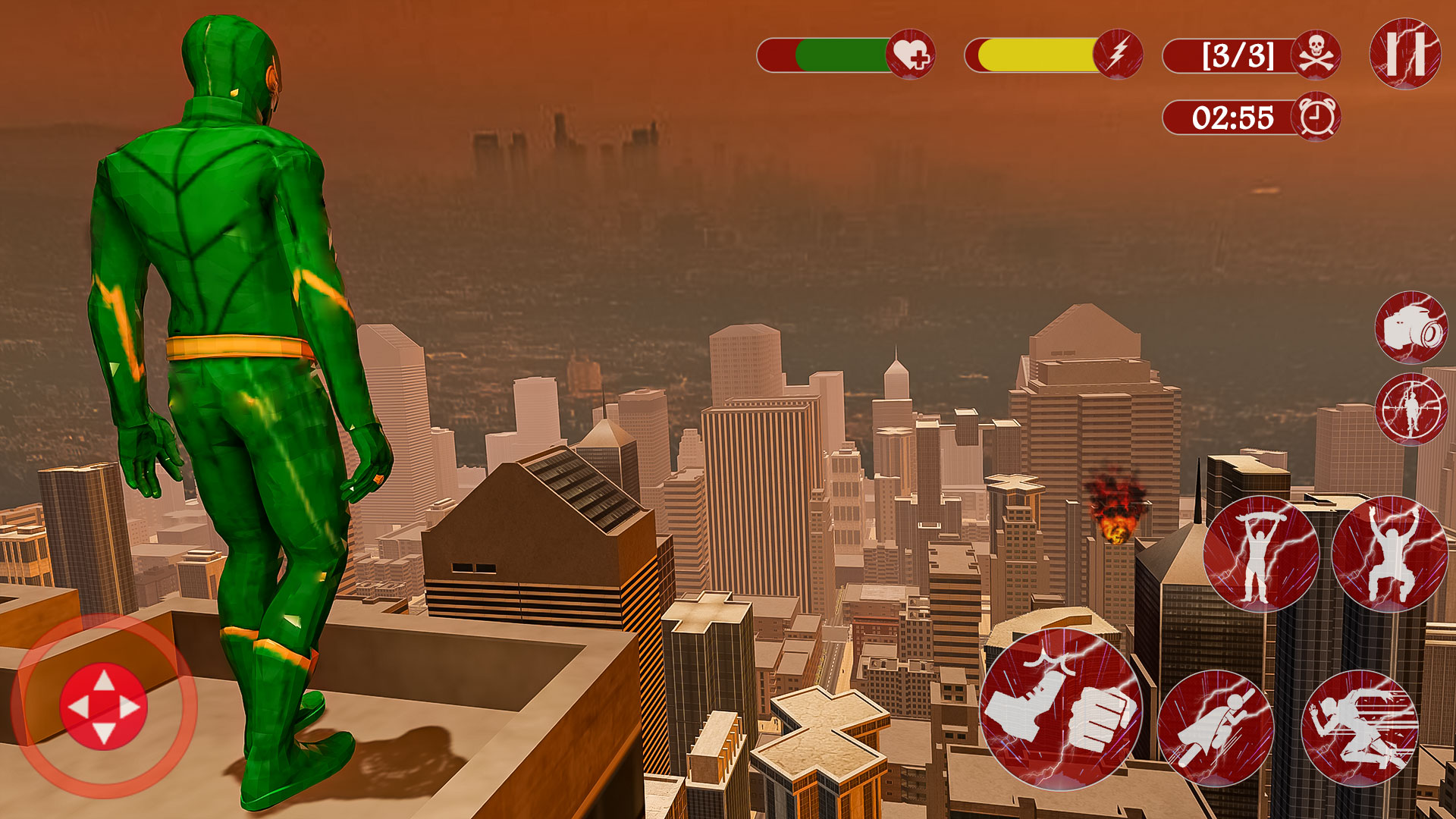The width and height of the screenshot is (1456, 819).
Task: Tap the heart icon on the health bar
Action: click(913, 53)
